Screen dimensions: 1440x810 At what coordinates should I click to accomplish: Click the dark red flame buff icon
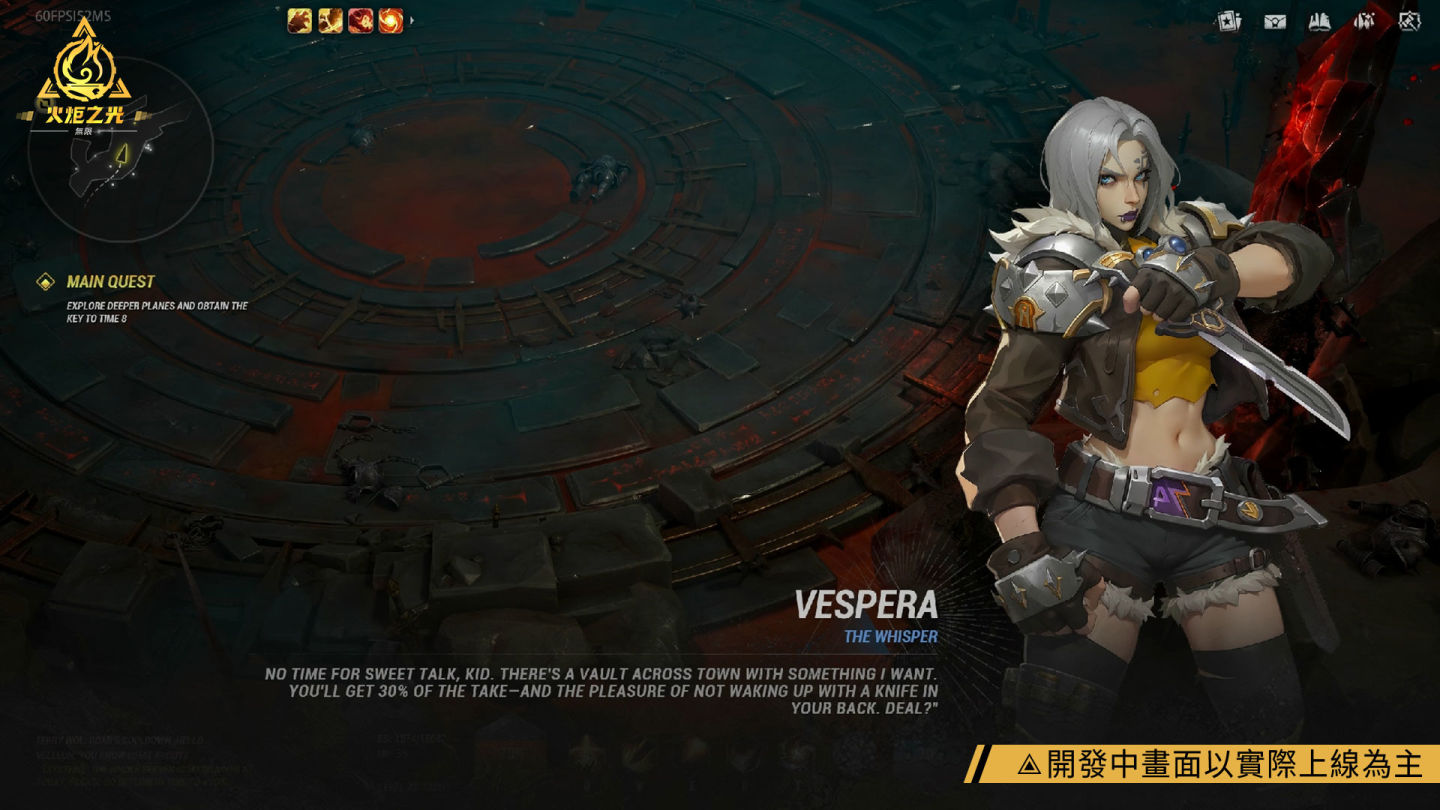point(361,20)
